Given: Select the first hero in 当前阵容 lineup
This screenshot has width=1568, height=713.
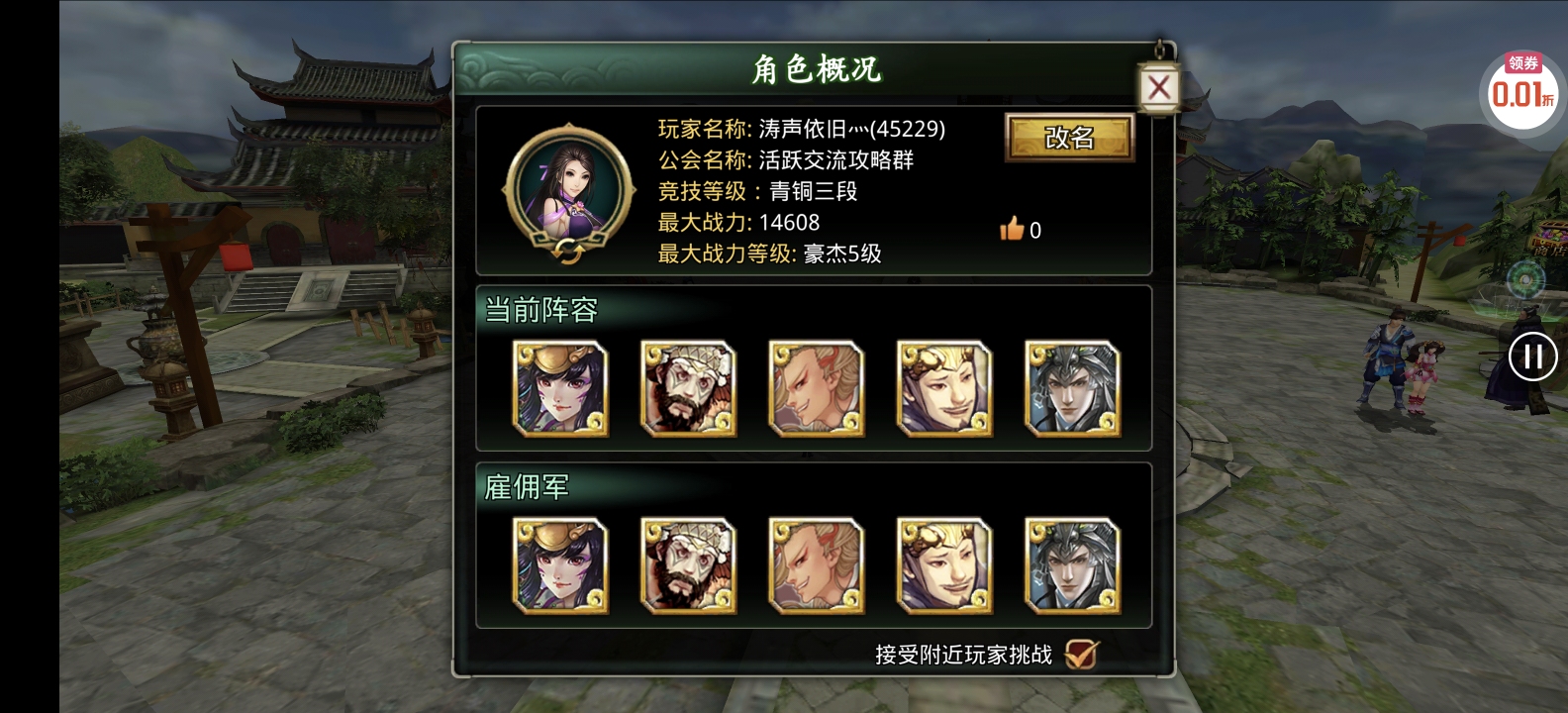Looking at the screenshot, I should pyautogui.click(x=559, y=388).
